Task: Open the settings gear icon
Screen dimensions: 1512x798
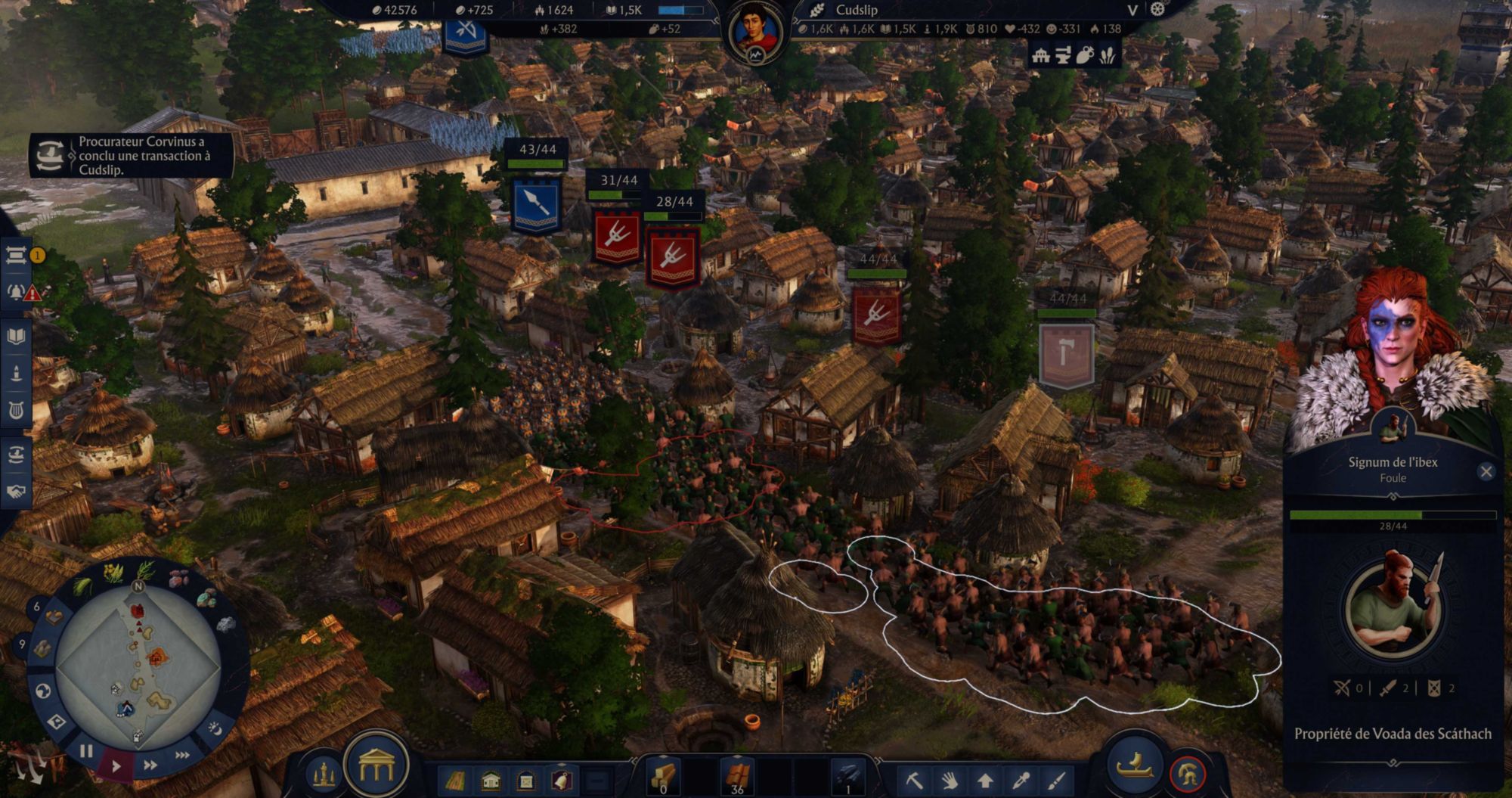Action: [1157, 10]
